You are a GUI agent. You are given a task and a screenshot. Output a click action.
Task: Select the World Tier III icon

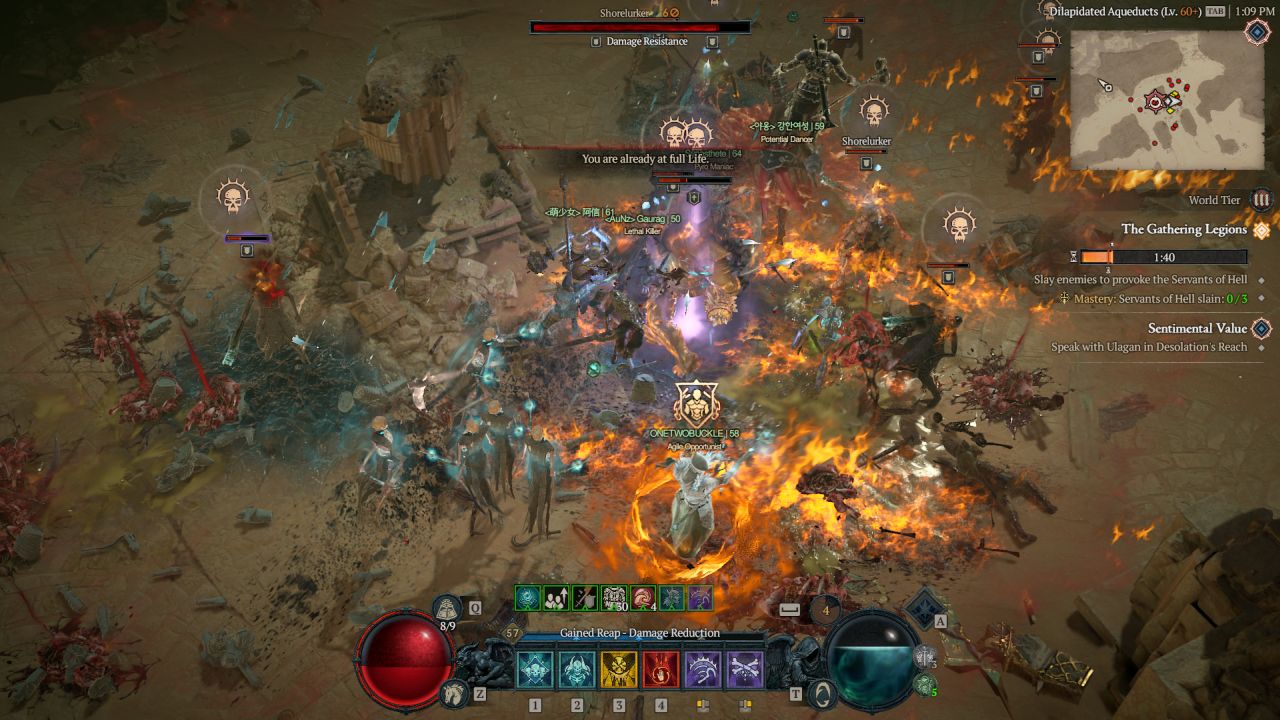1261,200
